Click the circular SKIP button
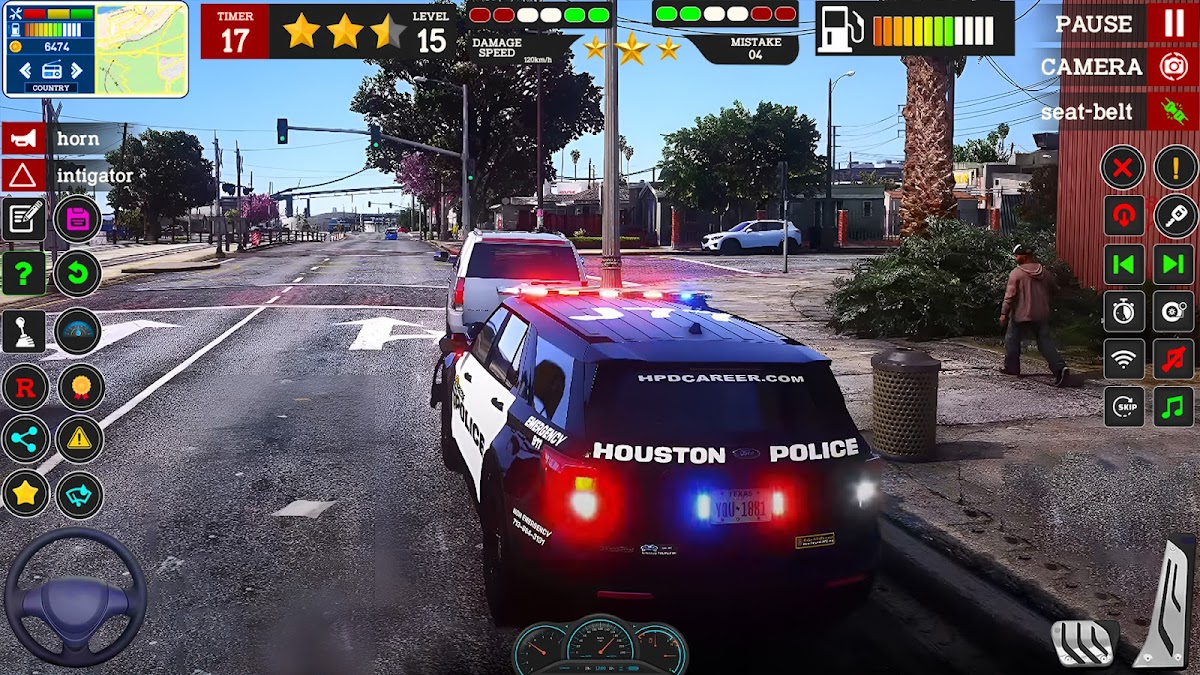Viewport: 1200px width, 675px height. [1123, 406]
